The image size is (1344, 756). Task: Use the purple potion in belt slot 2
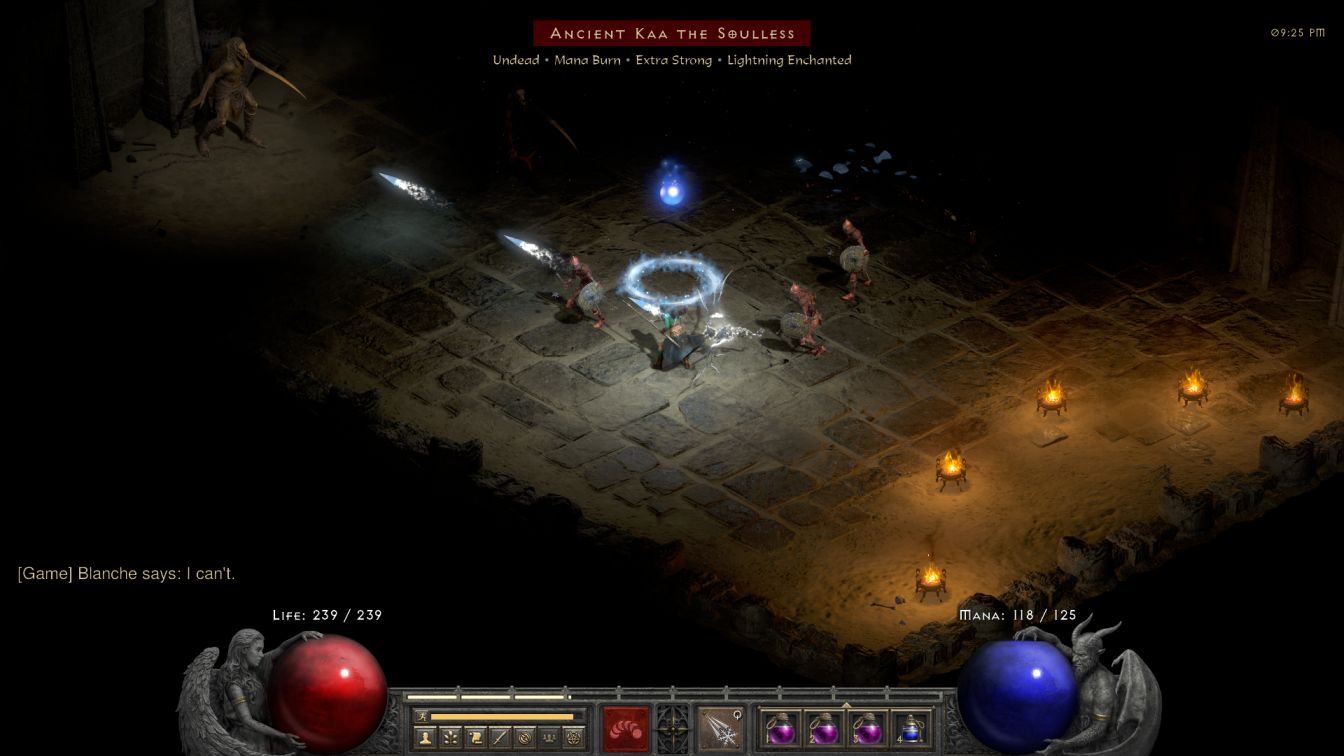point(824,728)
